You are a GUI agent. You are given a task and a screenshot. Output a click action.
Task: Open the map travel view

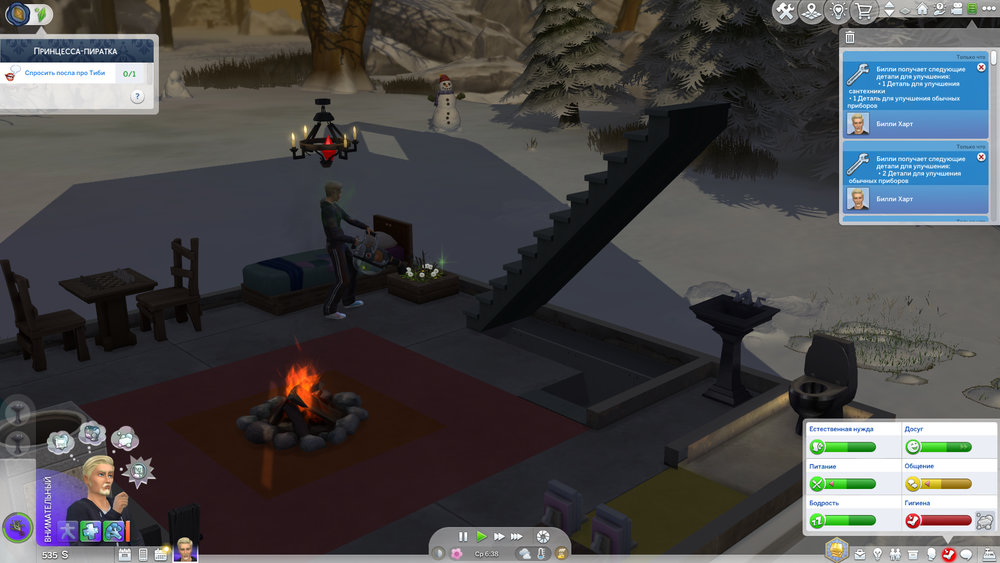[812, 11]
